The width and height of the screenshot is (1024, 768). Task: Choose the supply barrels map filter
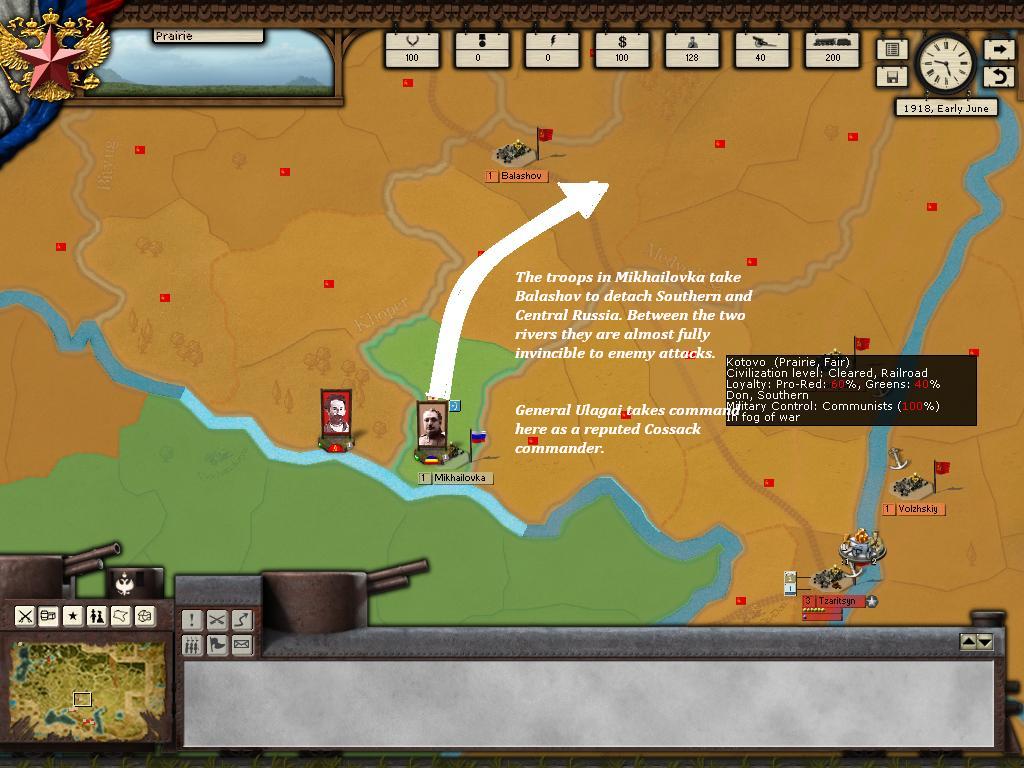[x=49, y=616]
